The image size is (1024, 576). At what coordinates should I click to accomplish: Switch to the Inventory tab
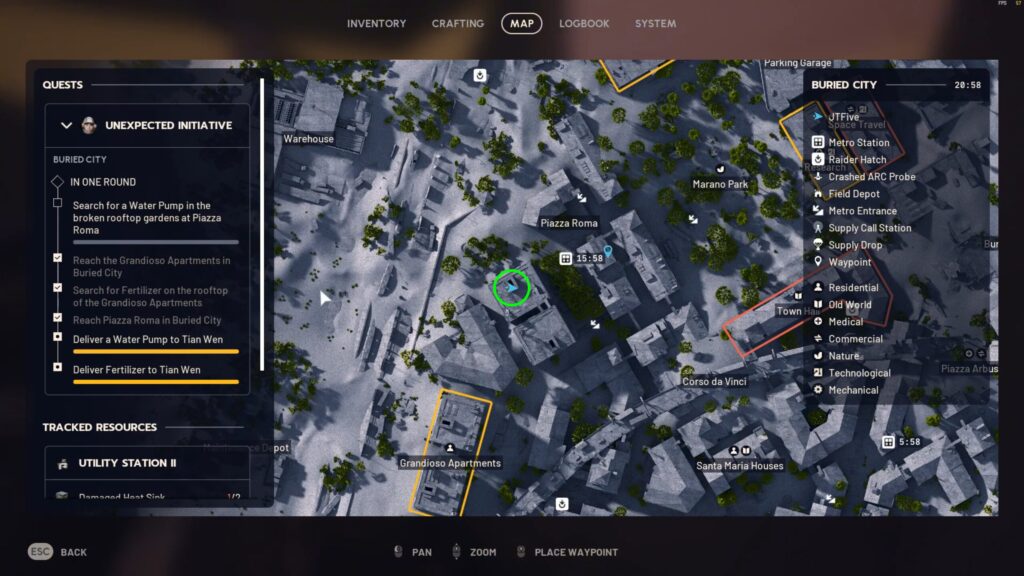(x=376, y=24)
